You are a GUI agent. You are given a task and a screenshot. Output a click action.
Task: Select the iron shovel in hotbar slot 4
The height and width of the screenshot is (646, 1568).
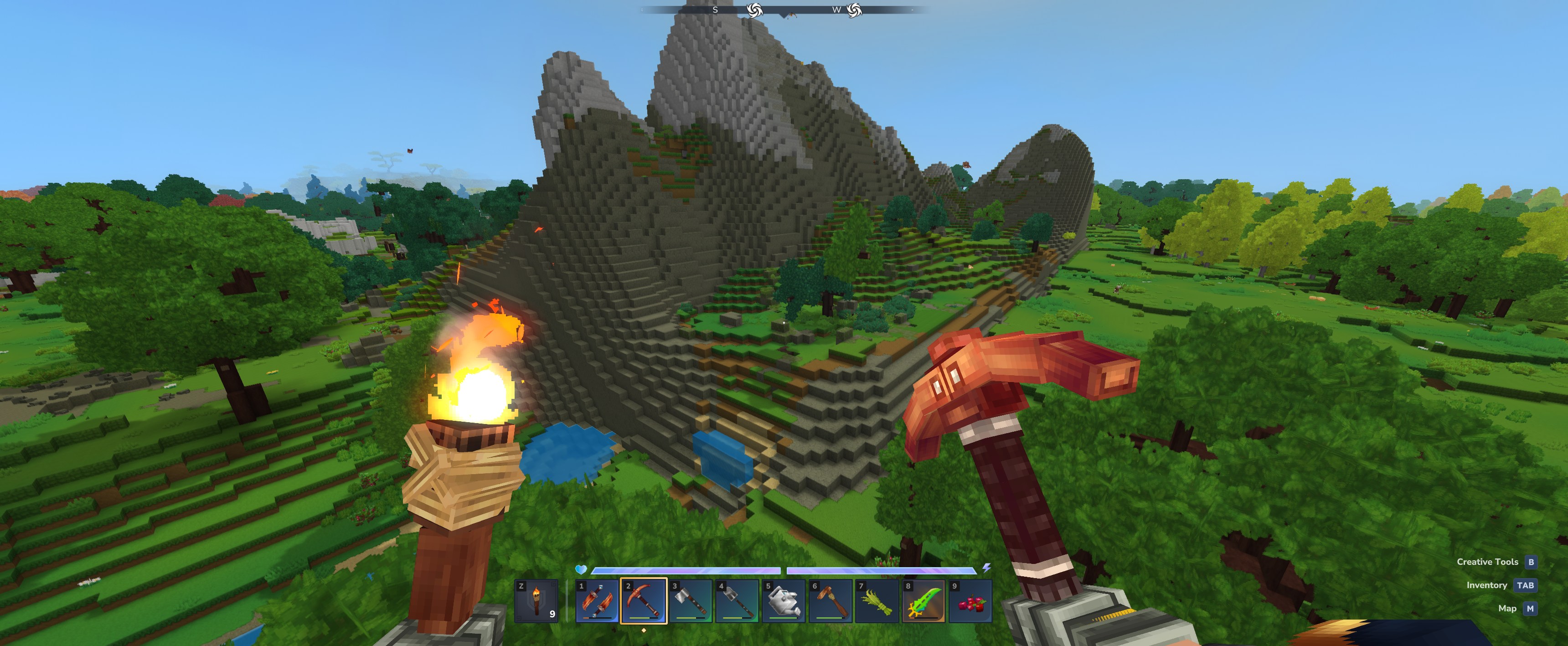click(737, 601)
